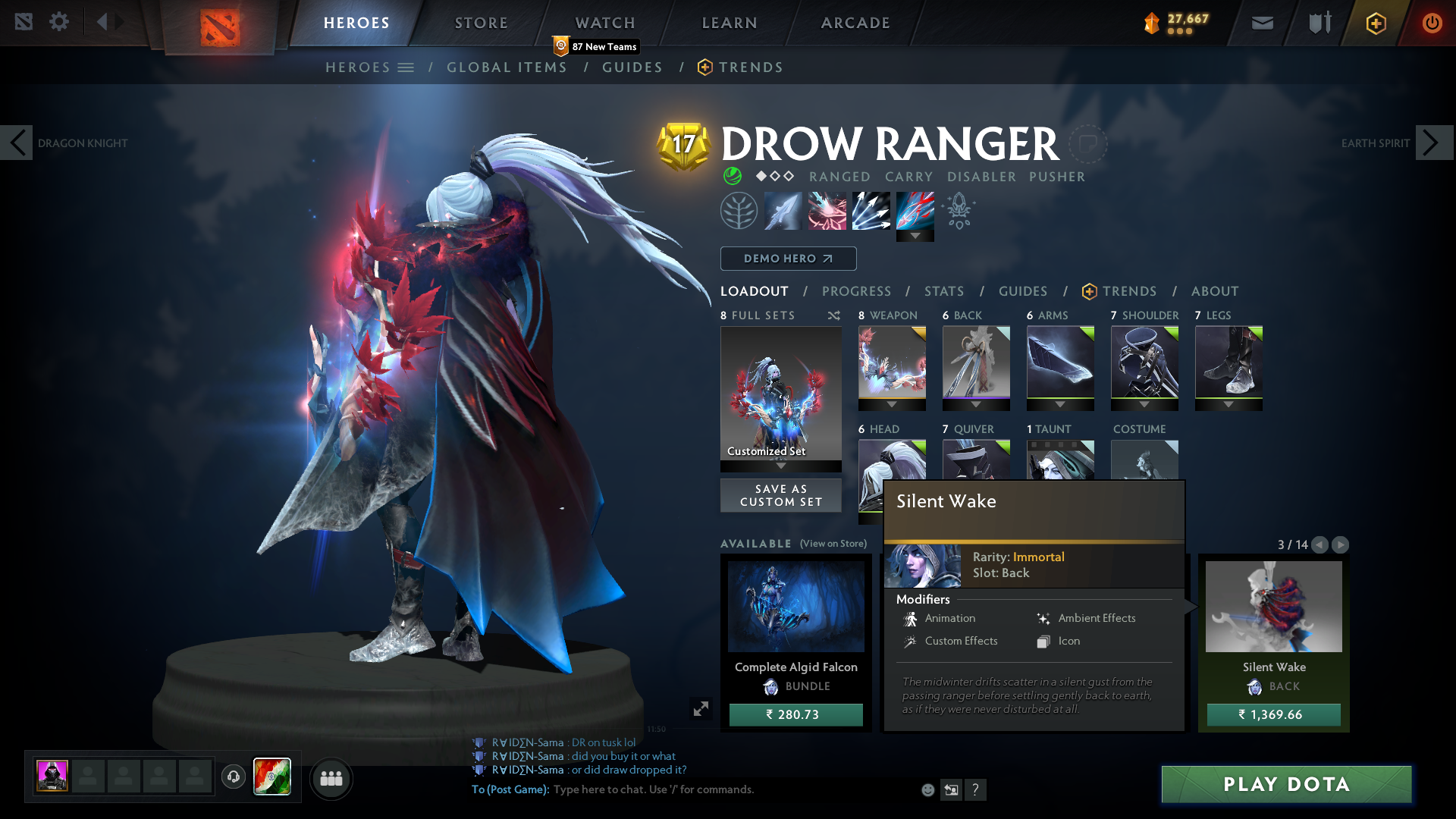The image size is (1456, 819).
Task: Click the power button to exit
Action: [1432, 23]
